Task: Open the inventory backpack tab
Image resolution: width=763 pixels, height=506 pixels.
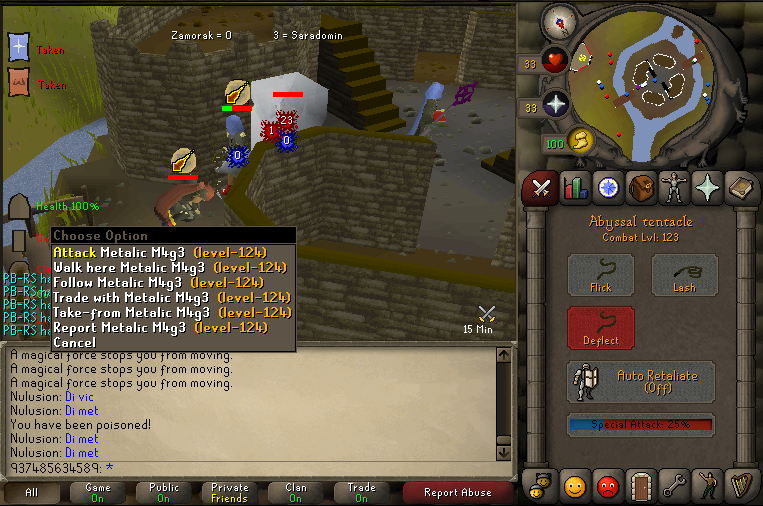Action: point(641,187)
